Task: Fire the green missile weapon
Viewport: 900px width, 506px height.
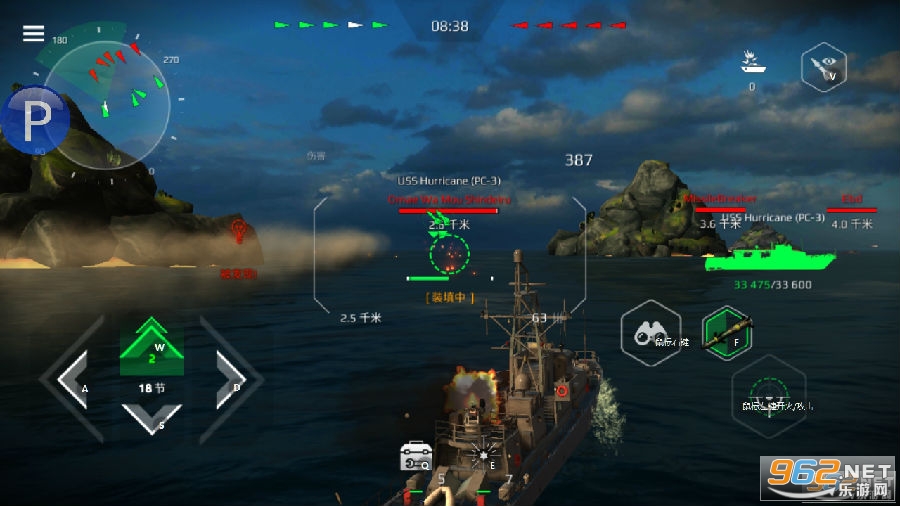Action: tap(727, 333)
